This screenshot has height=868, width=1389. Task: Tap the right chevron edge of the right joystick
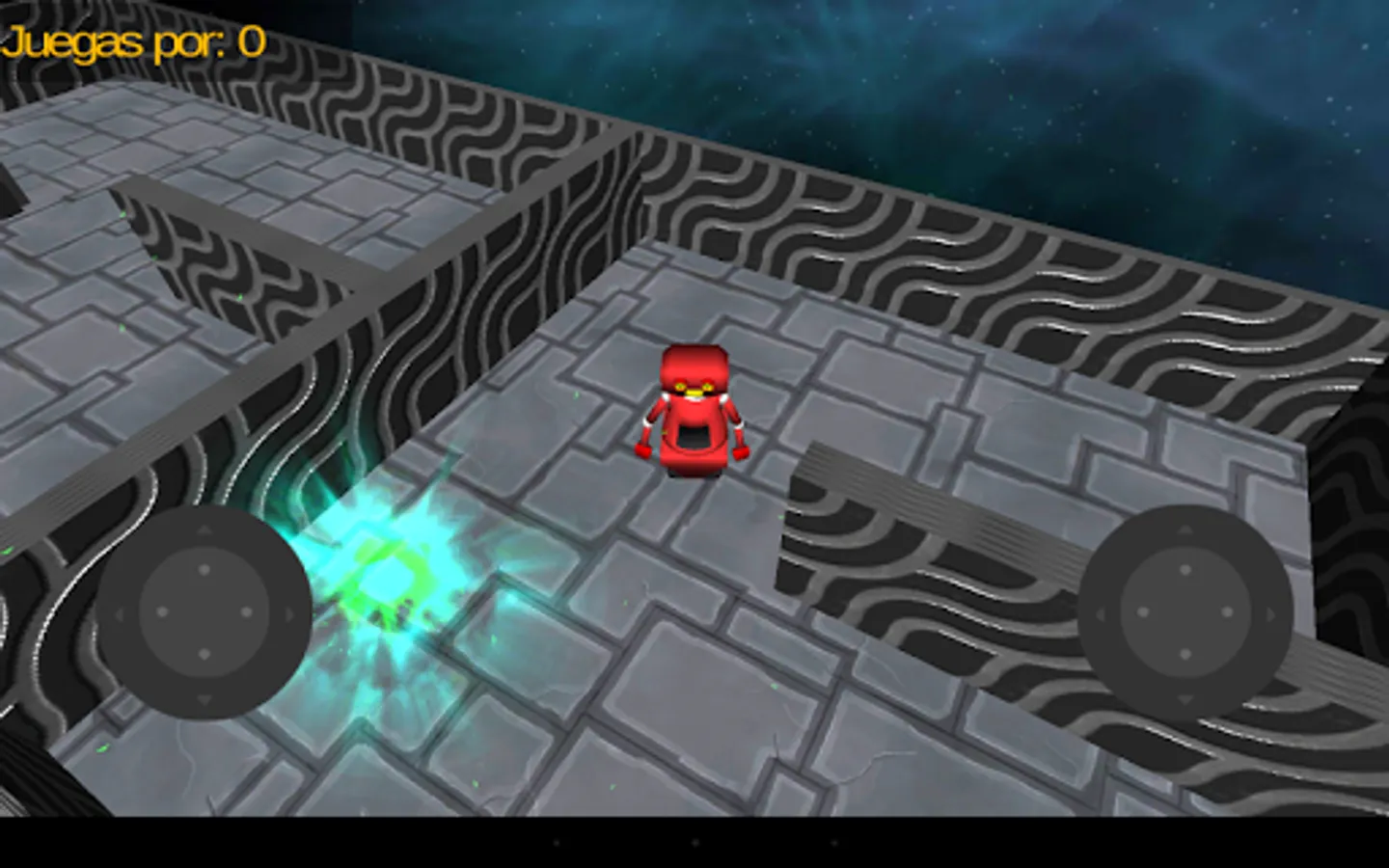pyautogui.click(x=1271, y=612)
